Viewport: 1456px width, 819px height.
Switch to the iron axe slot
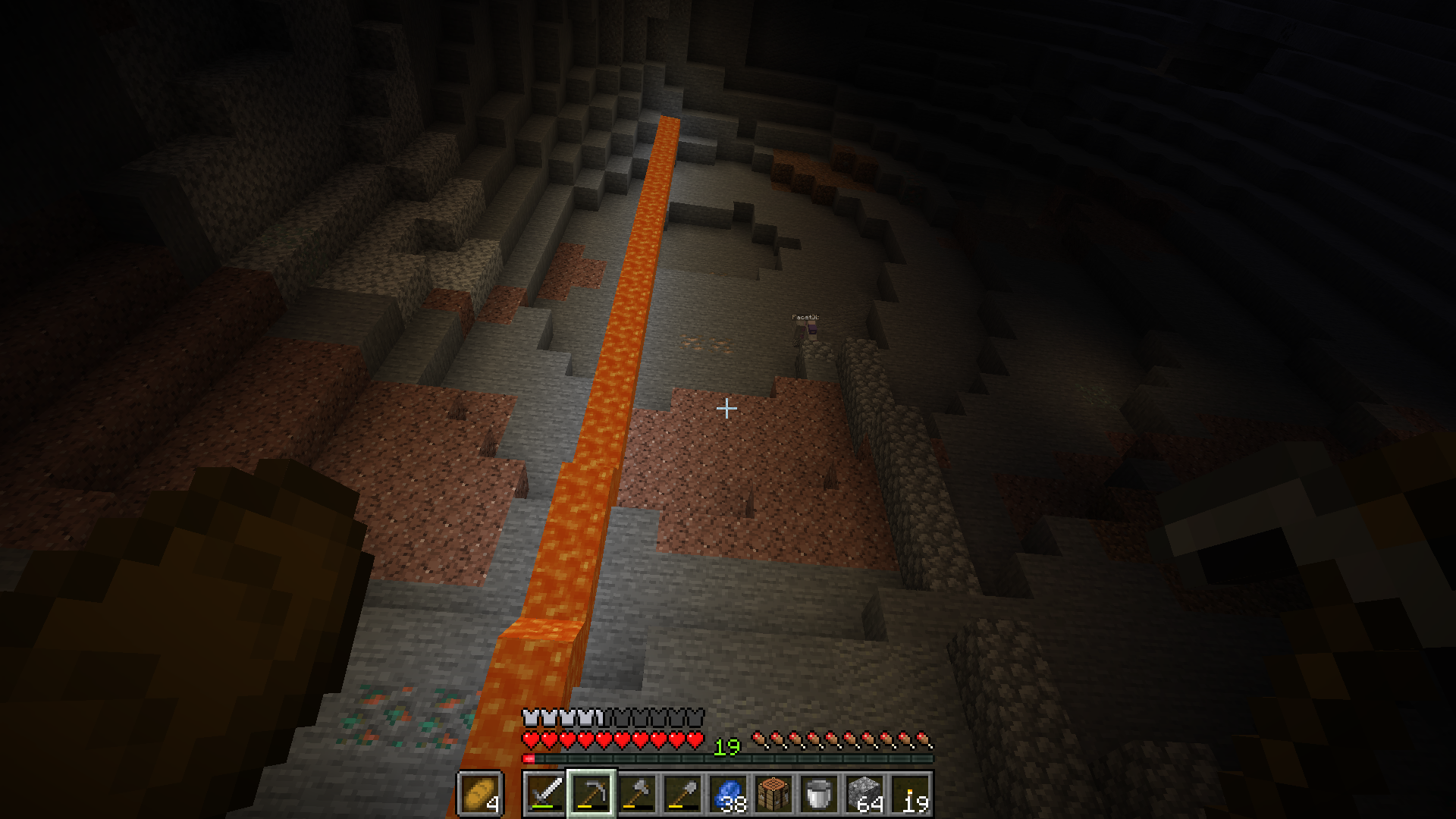637,794
